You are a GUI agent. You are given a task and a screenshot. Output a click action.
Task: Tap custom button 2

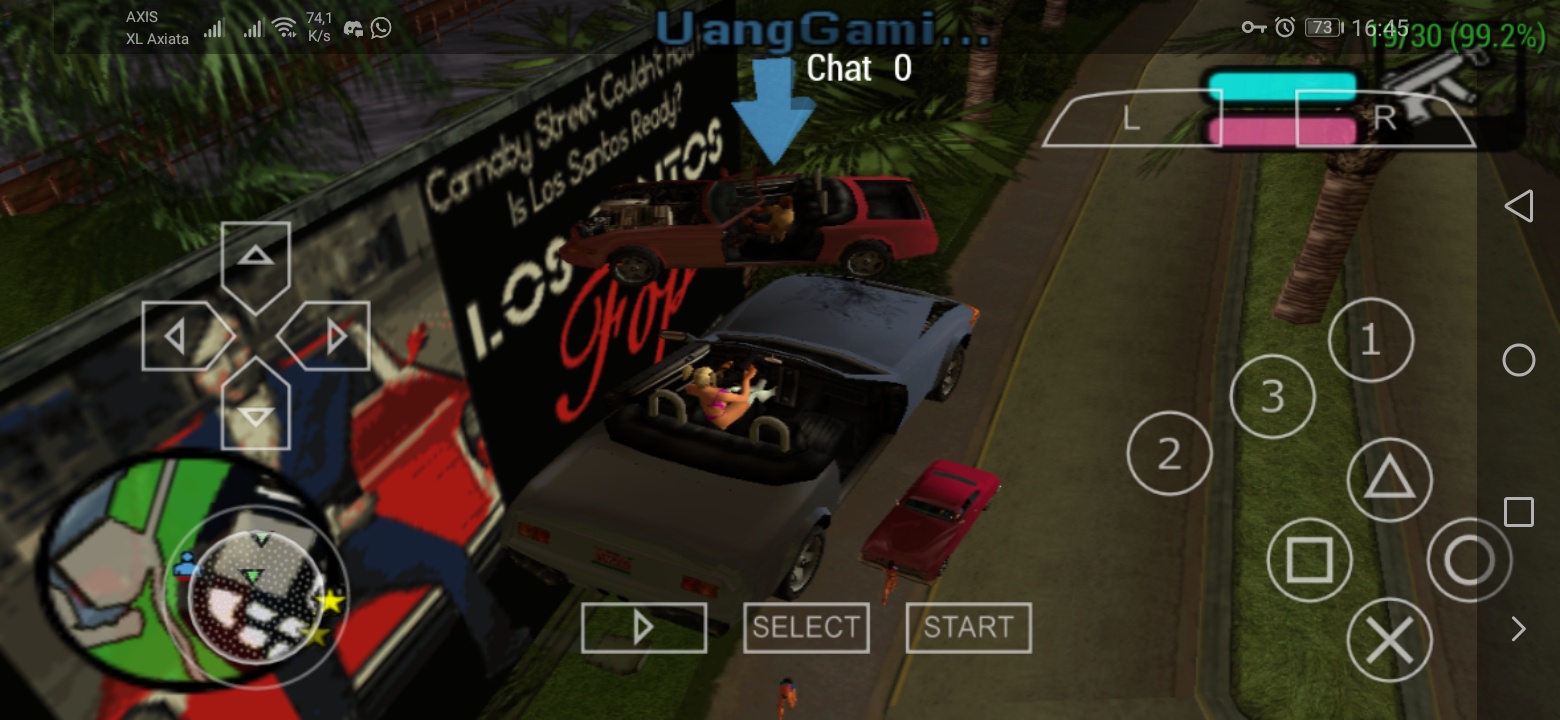click(x=1169, y=454)
